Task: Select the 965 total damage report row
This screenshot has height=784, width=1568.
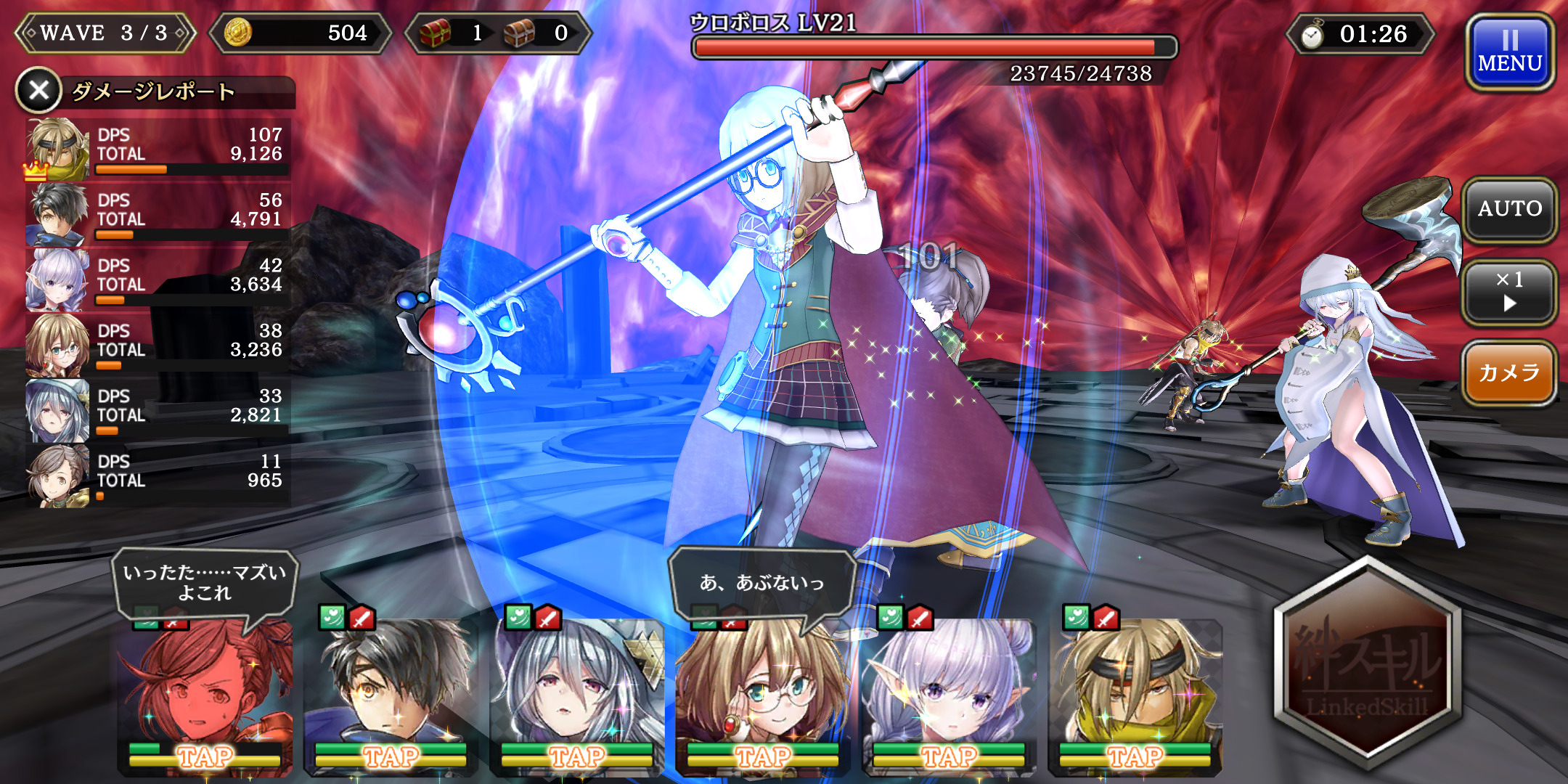Action: tap(158, 475)
